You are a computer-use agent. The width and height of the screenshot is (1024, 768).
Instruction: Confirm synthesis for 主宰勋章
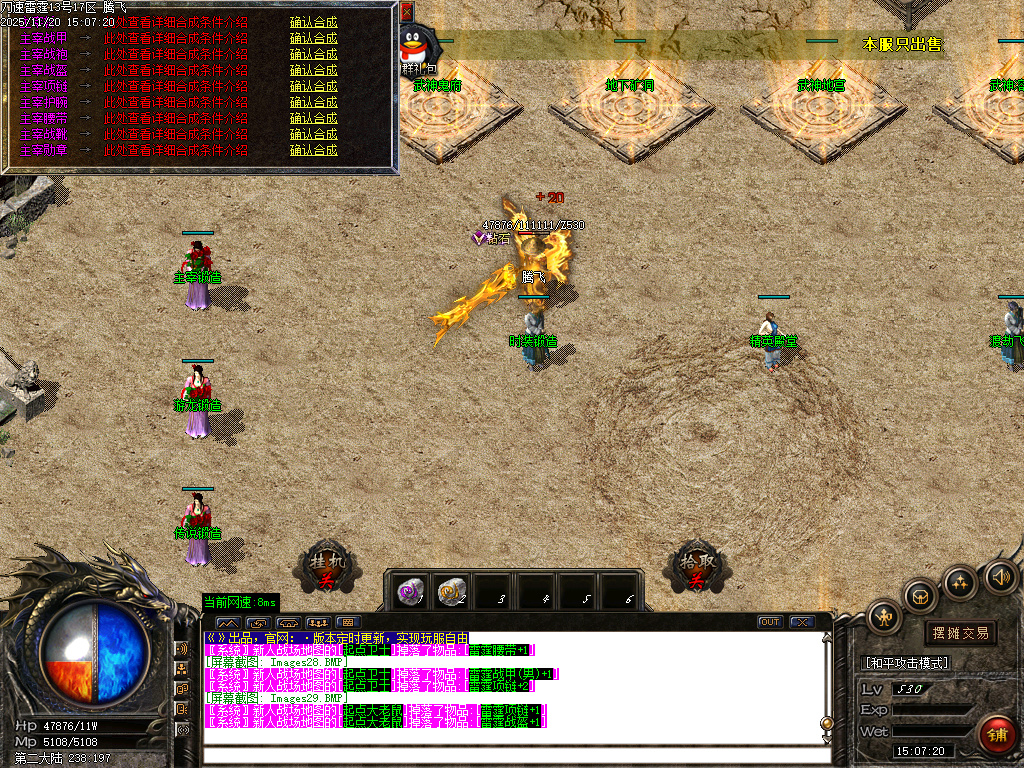coord(313,150)
